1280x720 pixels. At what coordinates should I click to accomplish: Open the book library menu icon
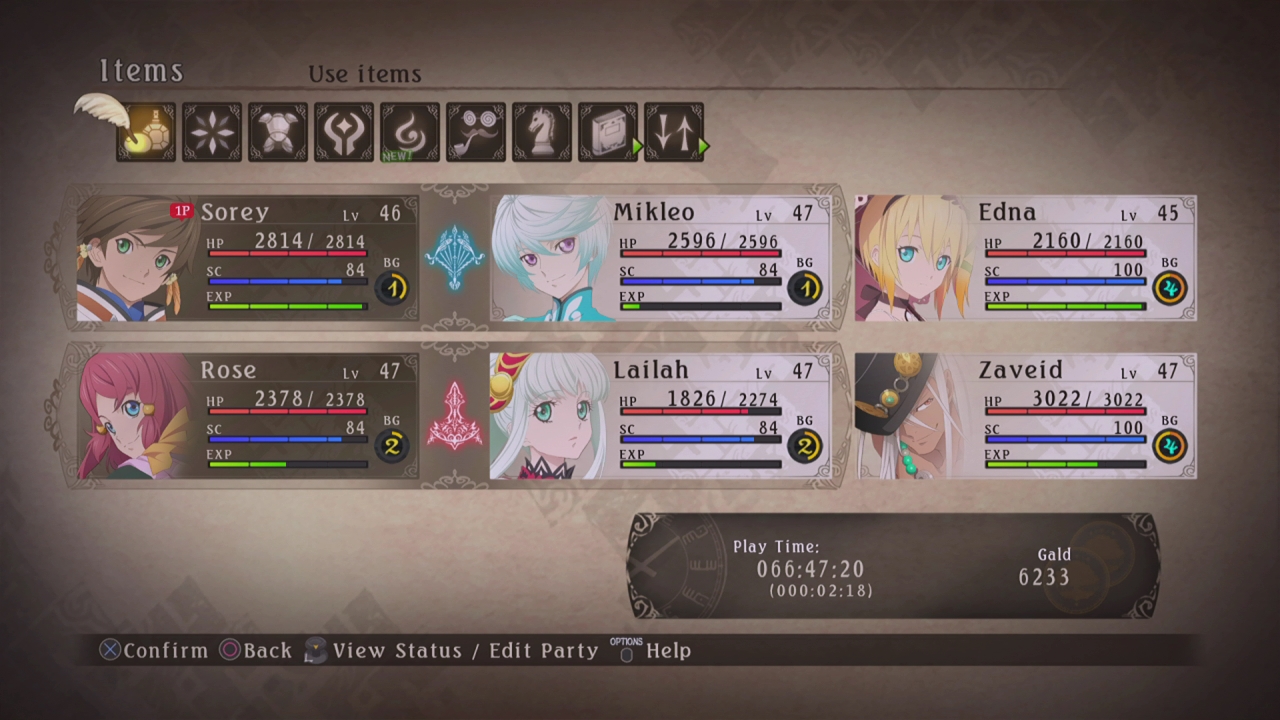tap(608, 132)
